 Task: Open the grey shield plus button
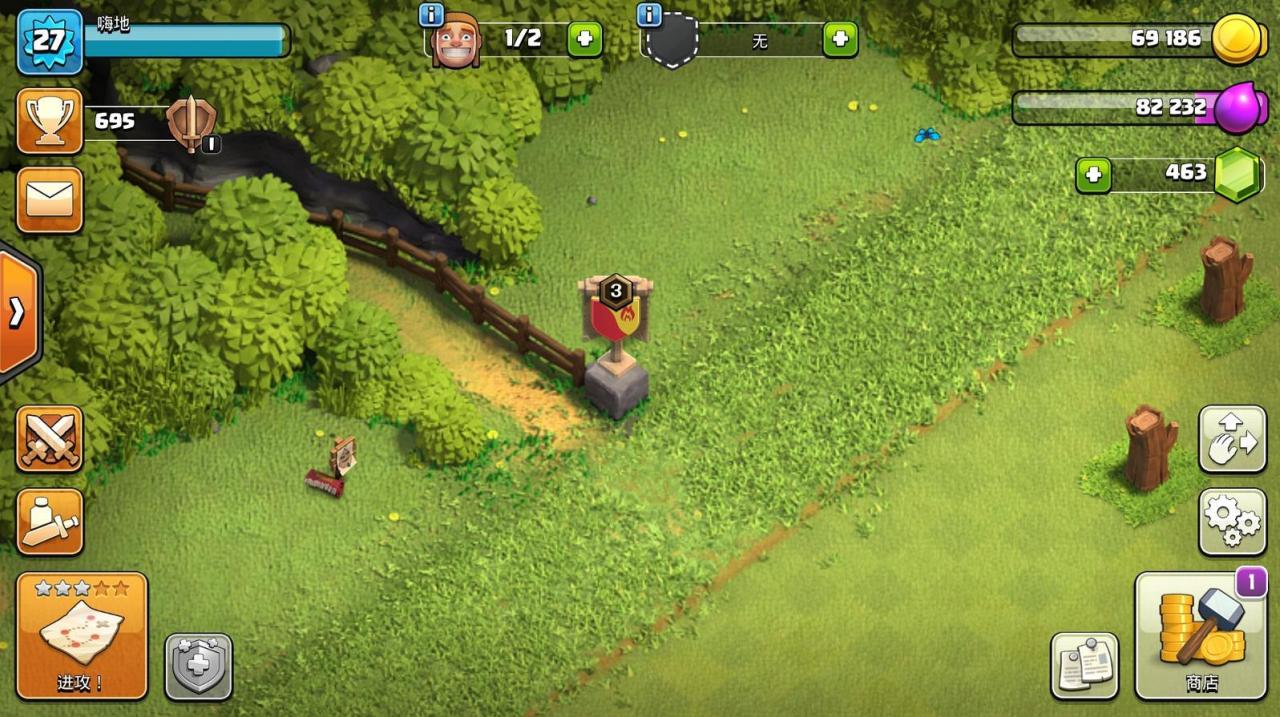pyautogui.click(x=198, y=666)
